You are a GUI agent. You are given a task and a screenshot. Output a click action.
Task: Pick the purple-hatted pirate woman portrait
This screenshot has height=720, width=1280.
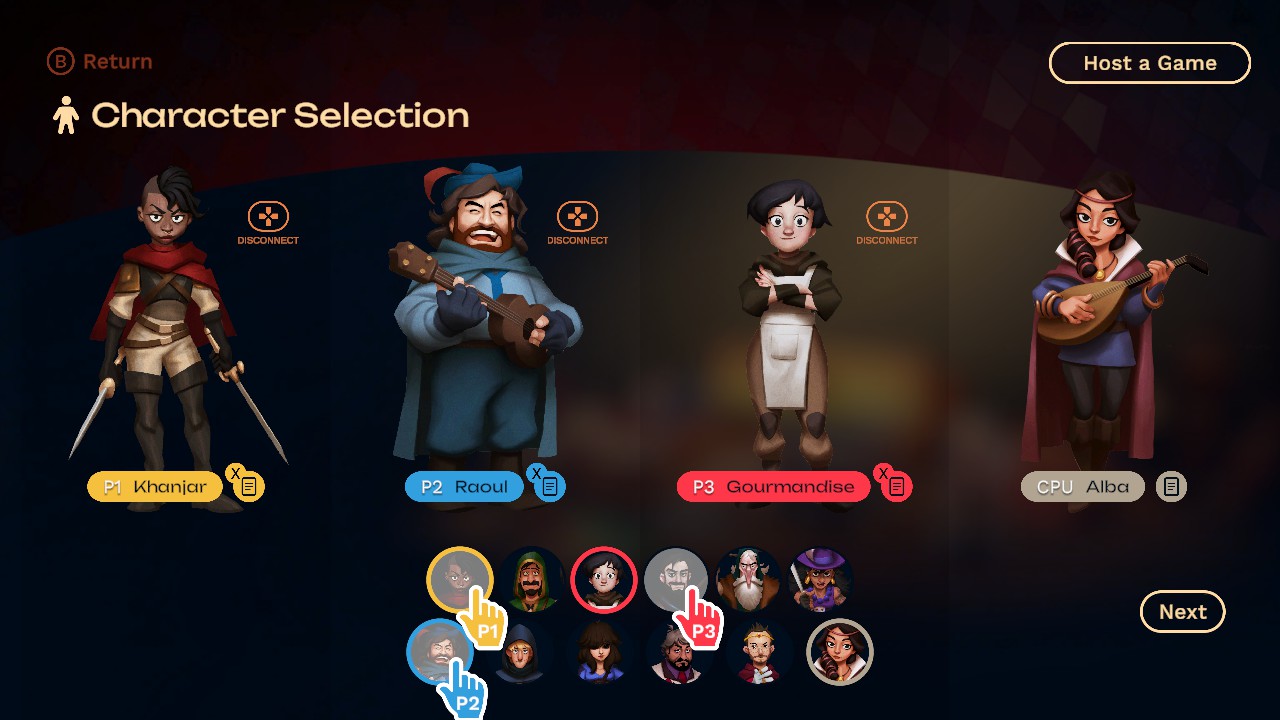[x=819, y=580]
